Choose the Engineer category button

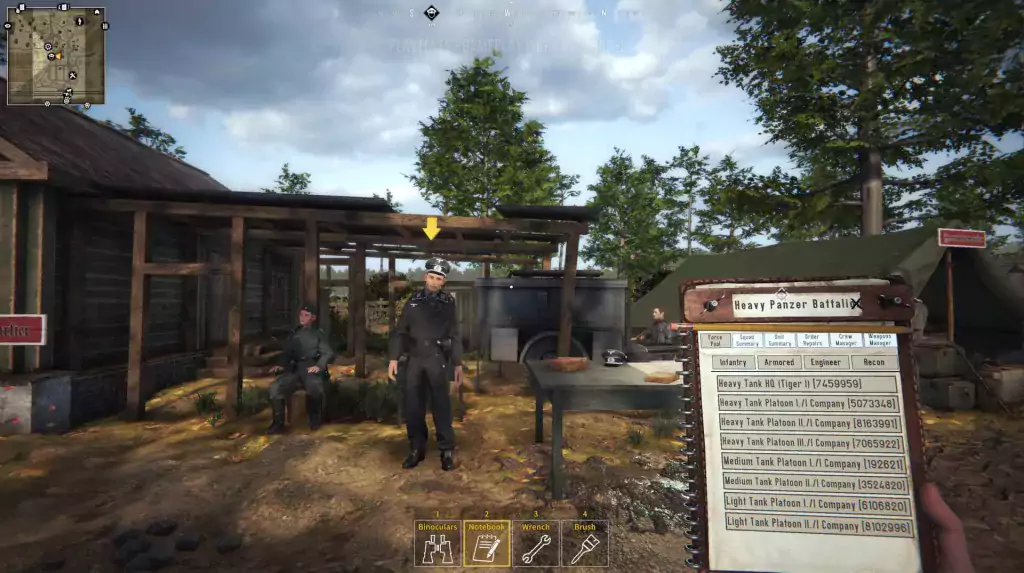point(825,362)
